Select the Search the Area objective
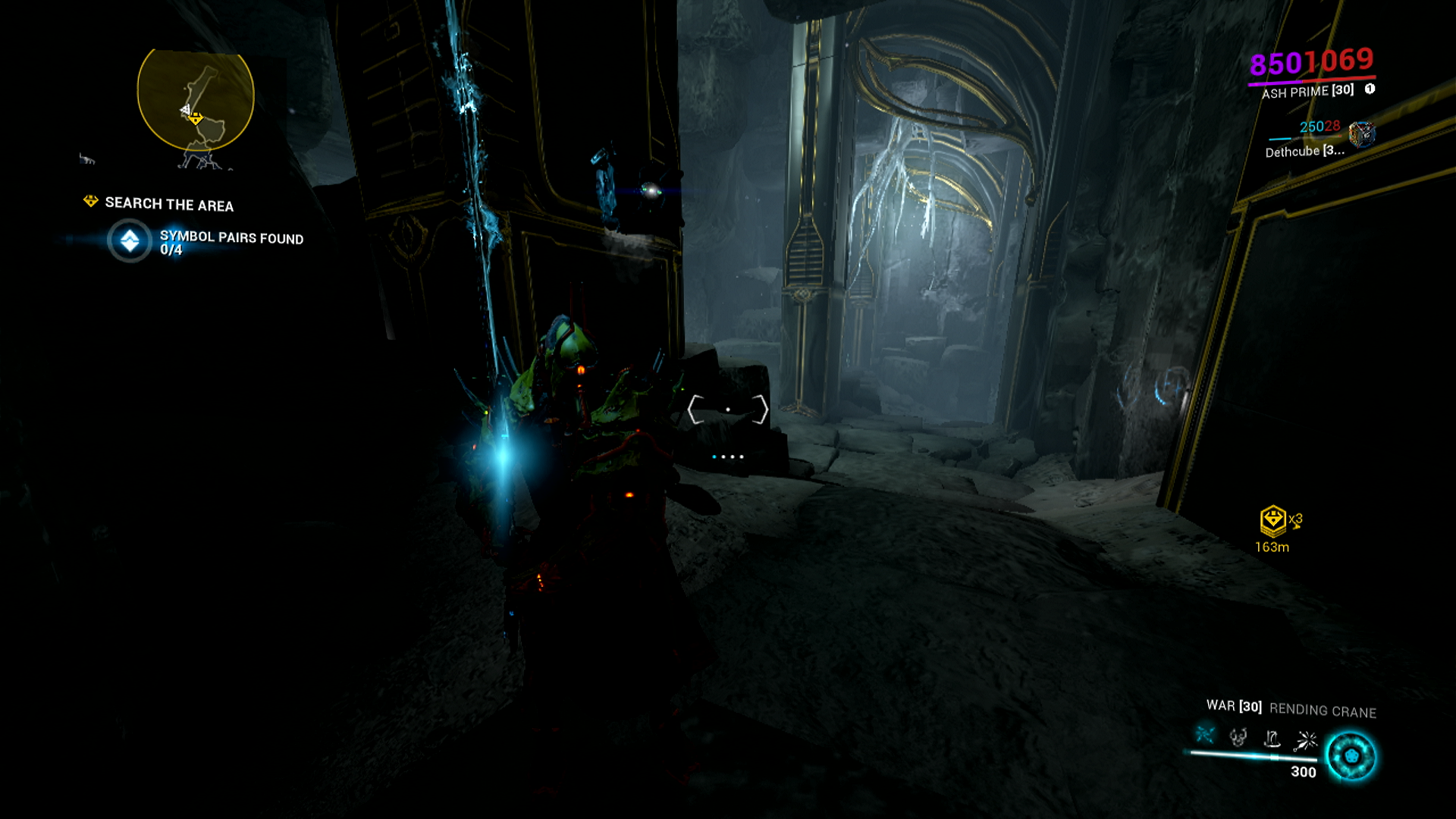The image size is (1456, 819). pos(168,204)
